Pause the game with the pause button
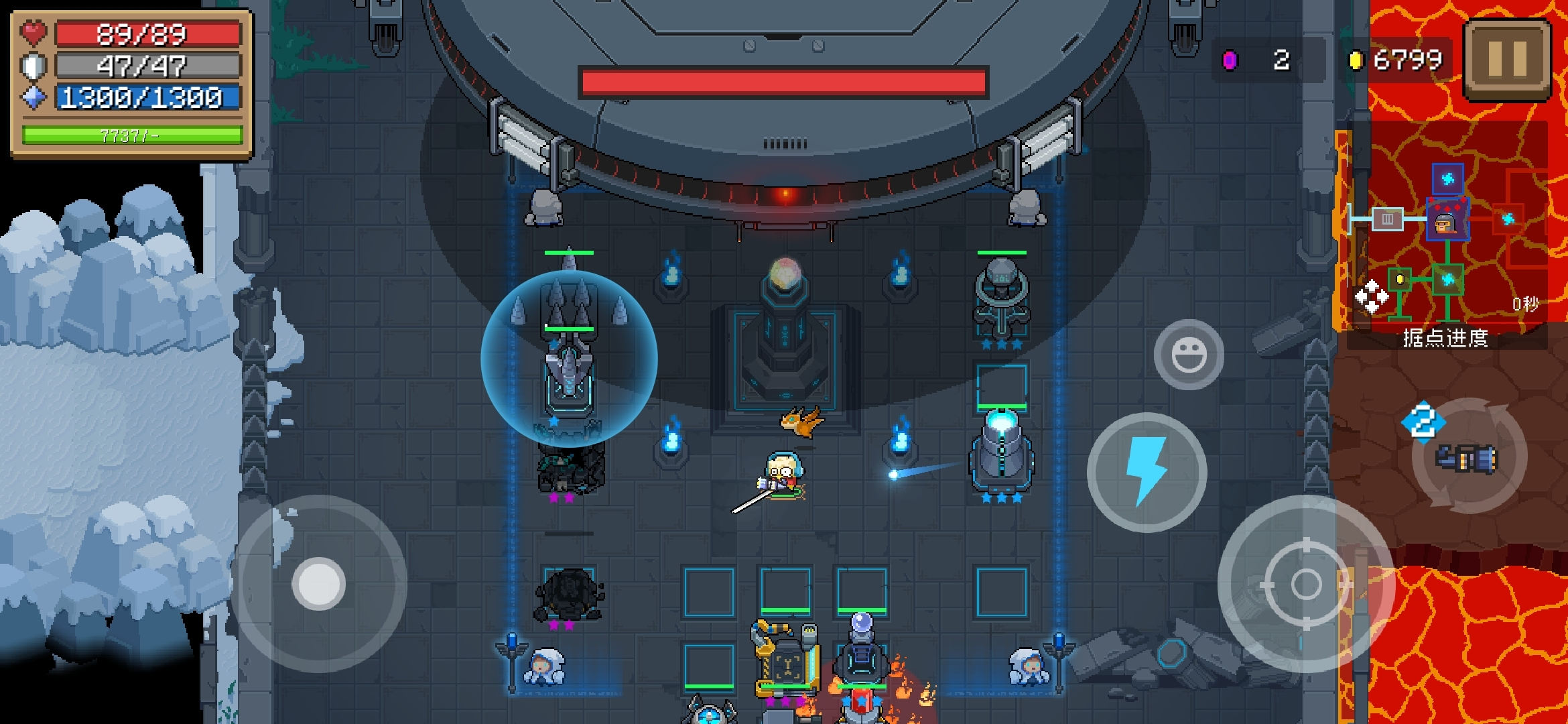This screenshot has height=724, width=1568. point(1507,60)
